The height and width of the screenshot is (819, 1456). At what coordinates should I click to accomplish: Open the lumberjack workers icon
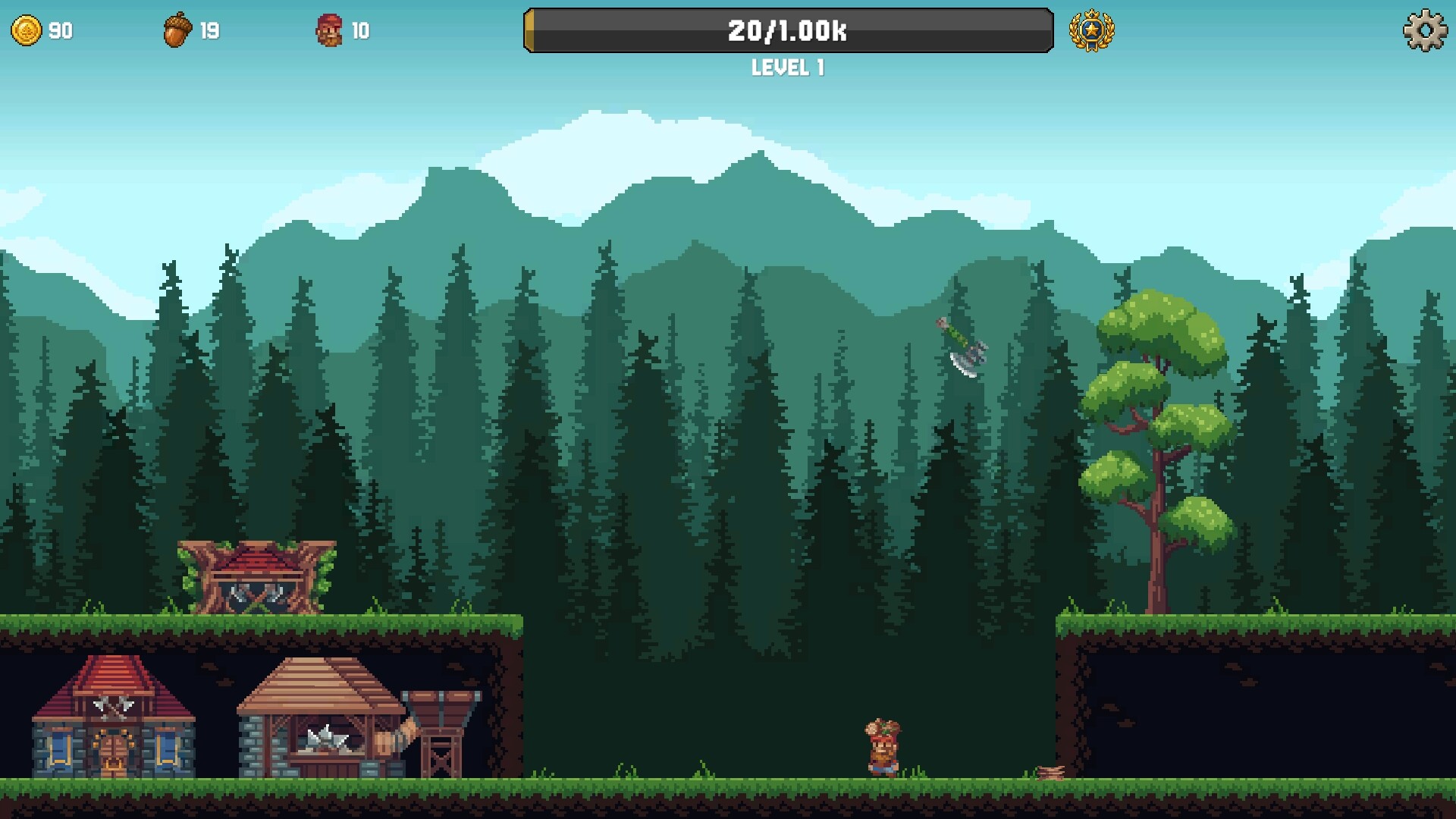328,31
